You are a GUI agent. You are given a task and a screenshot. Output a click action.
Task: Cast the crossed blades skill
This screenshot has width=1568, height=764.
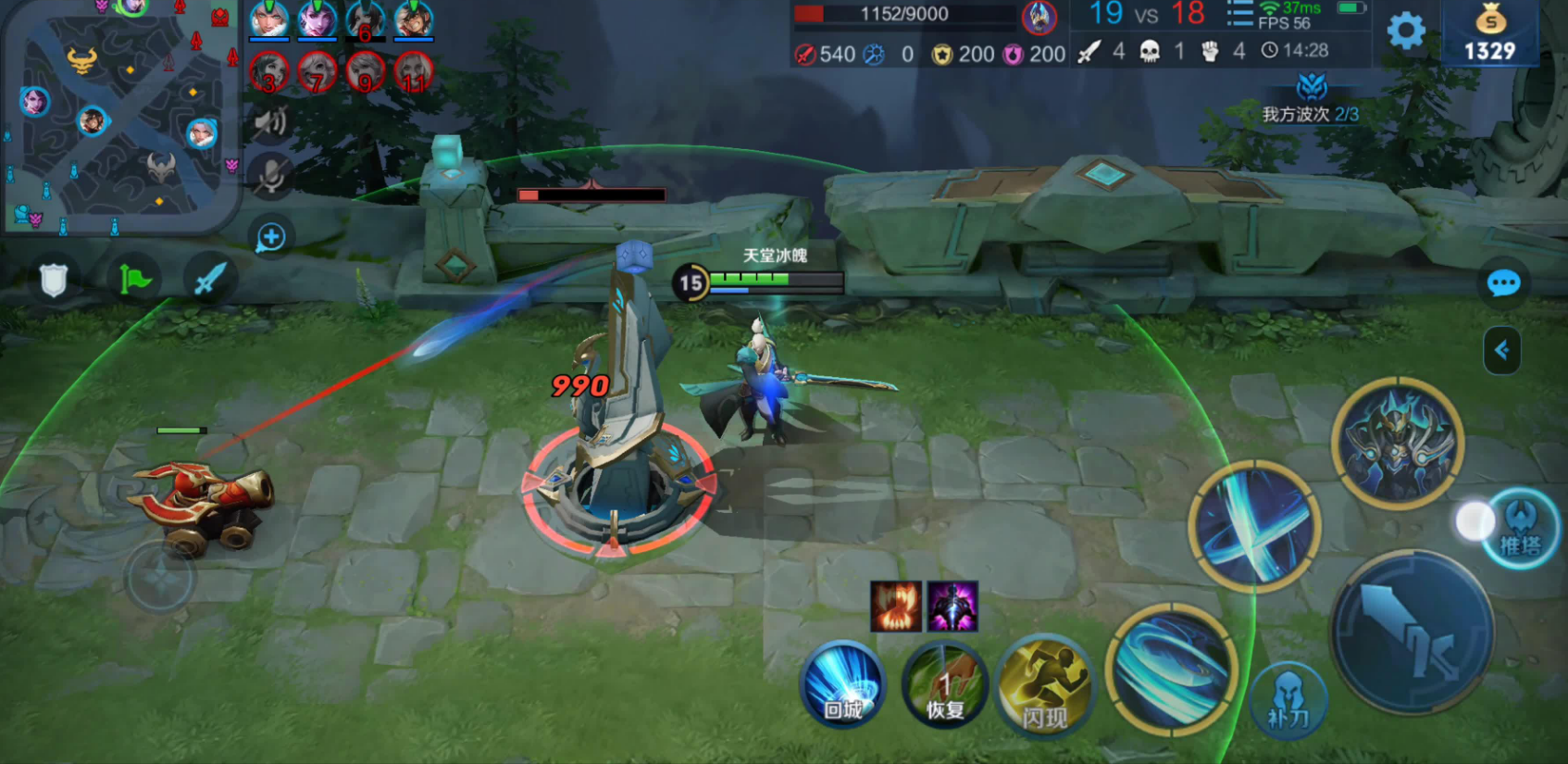(x=1254, y=526)
